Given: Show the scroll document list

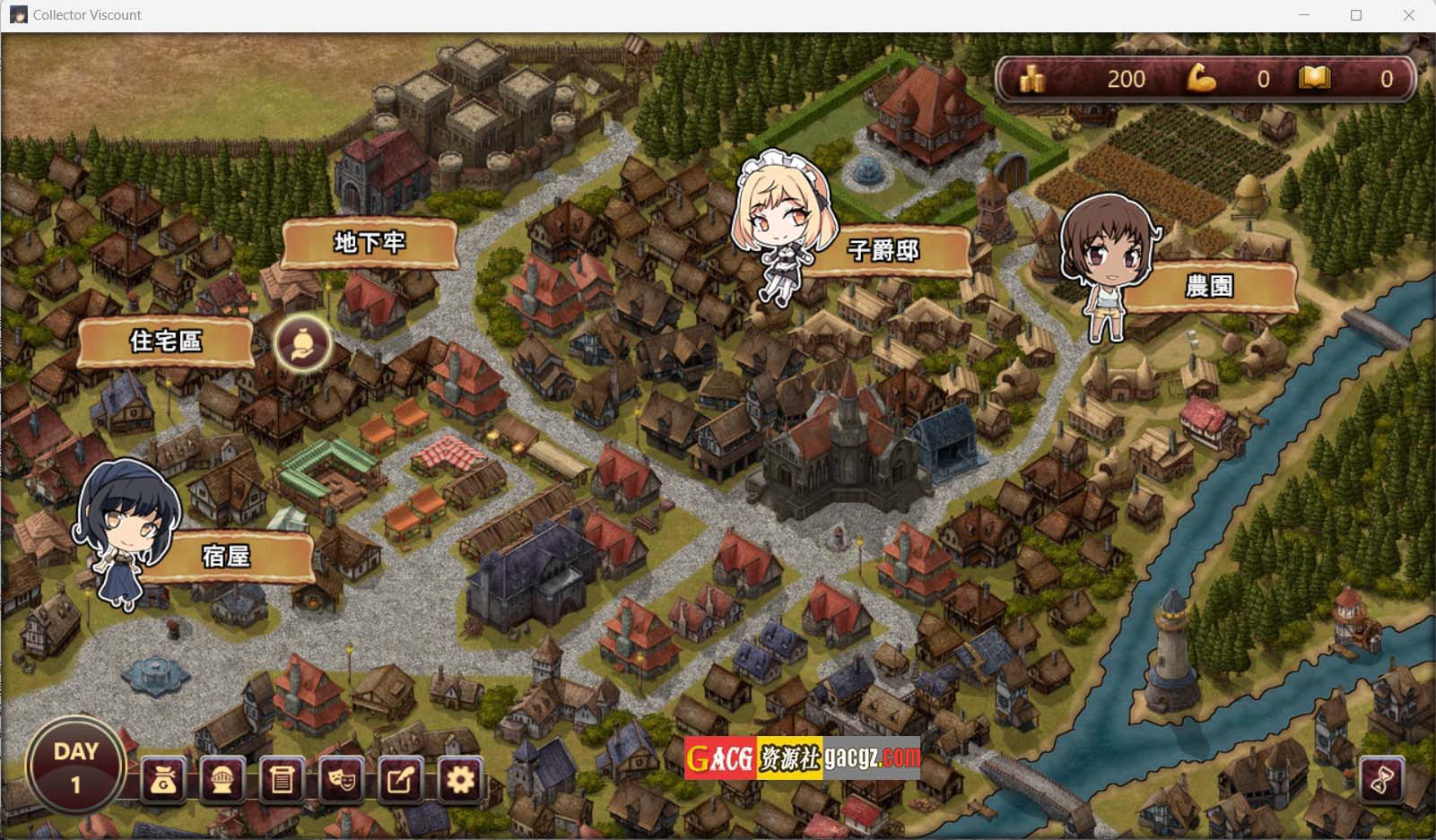Looking at the screenshot, I should 282,780.
